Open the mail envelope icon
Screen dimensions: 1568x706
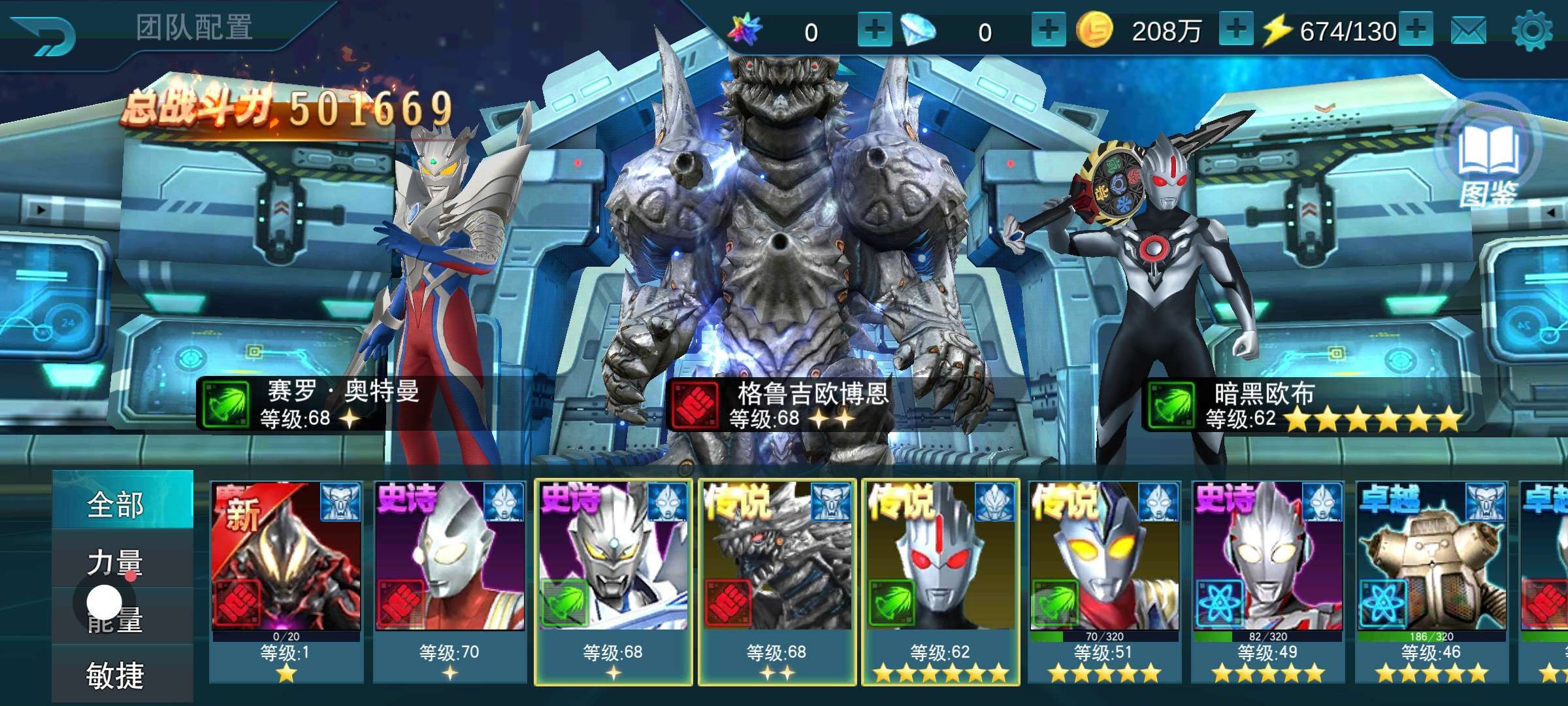tap(1469, 31)
